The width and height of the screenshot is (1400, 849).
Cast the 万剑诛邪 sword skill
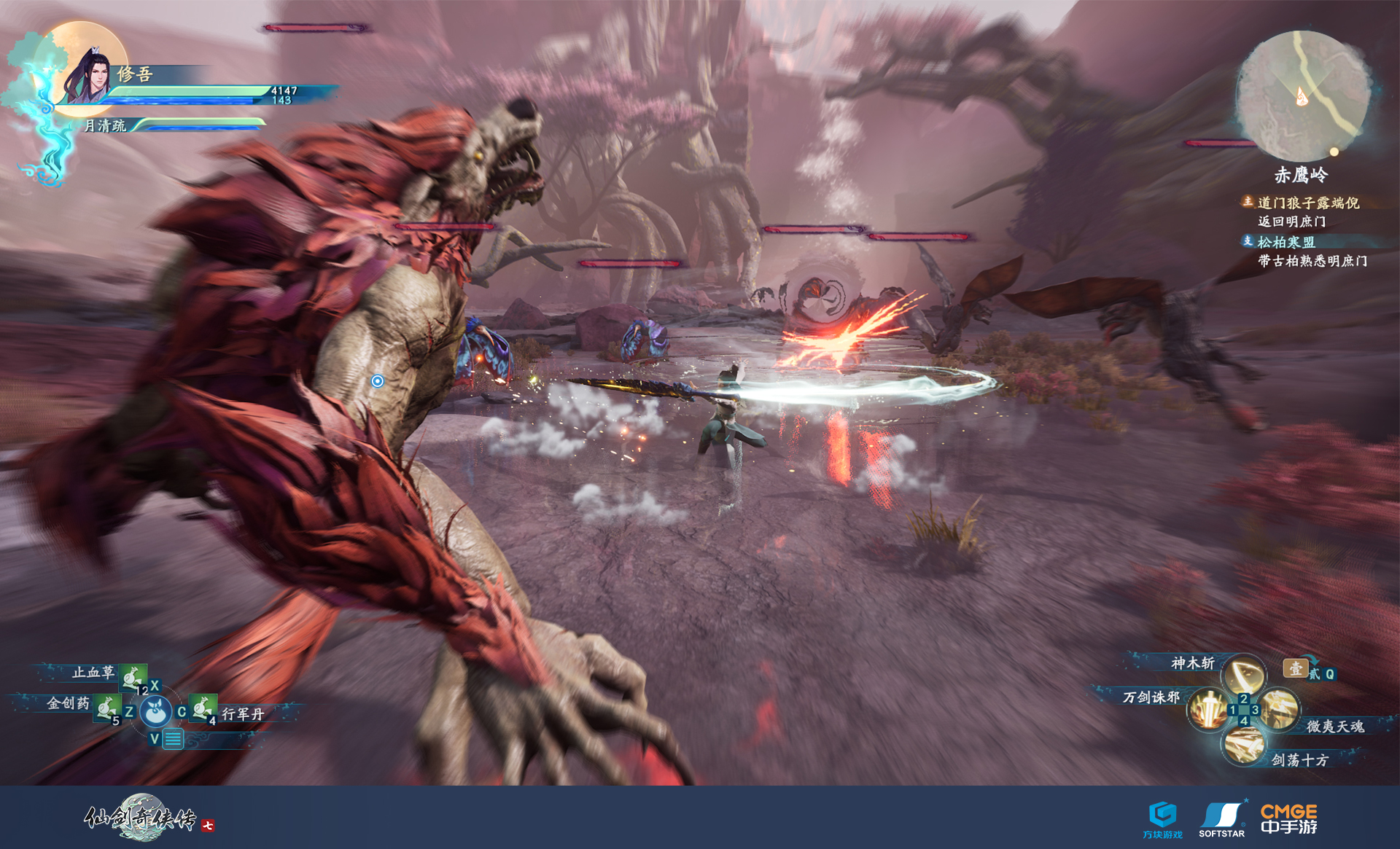pyautogui.click(x=1208, y=709)
